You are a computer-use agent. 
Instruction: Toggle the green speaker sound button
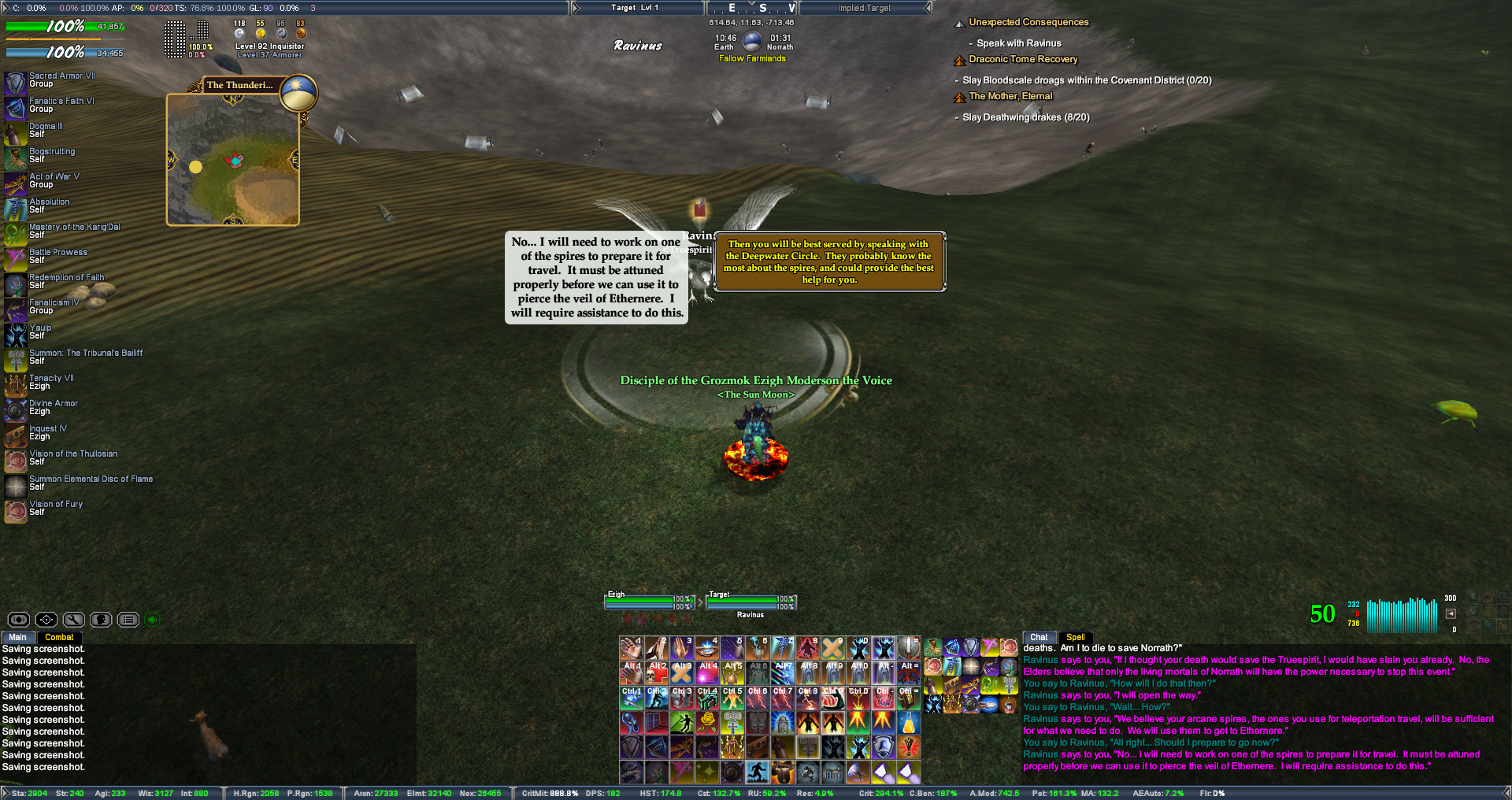[153, 620]
